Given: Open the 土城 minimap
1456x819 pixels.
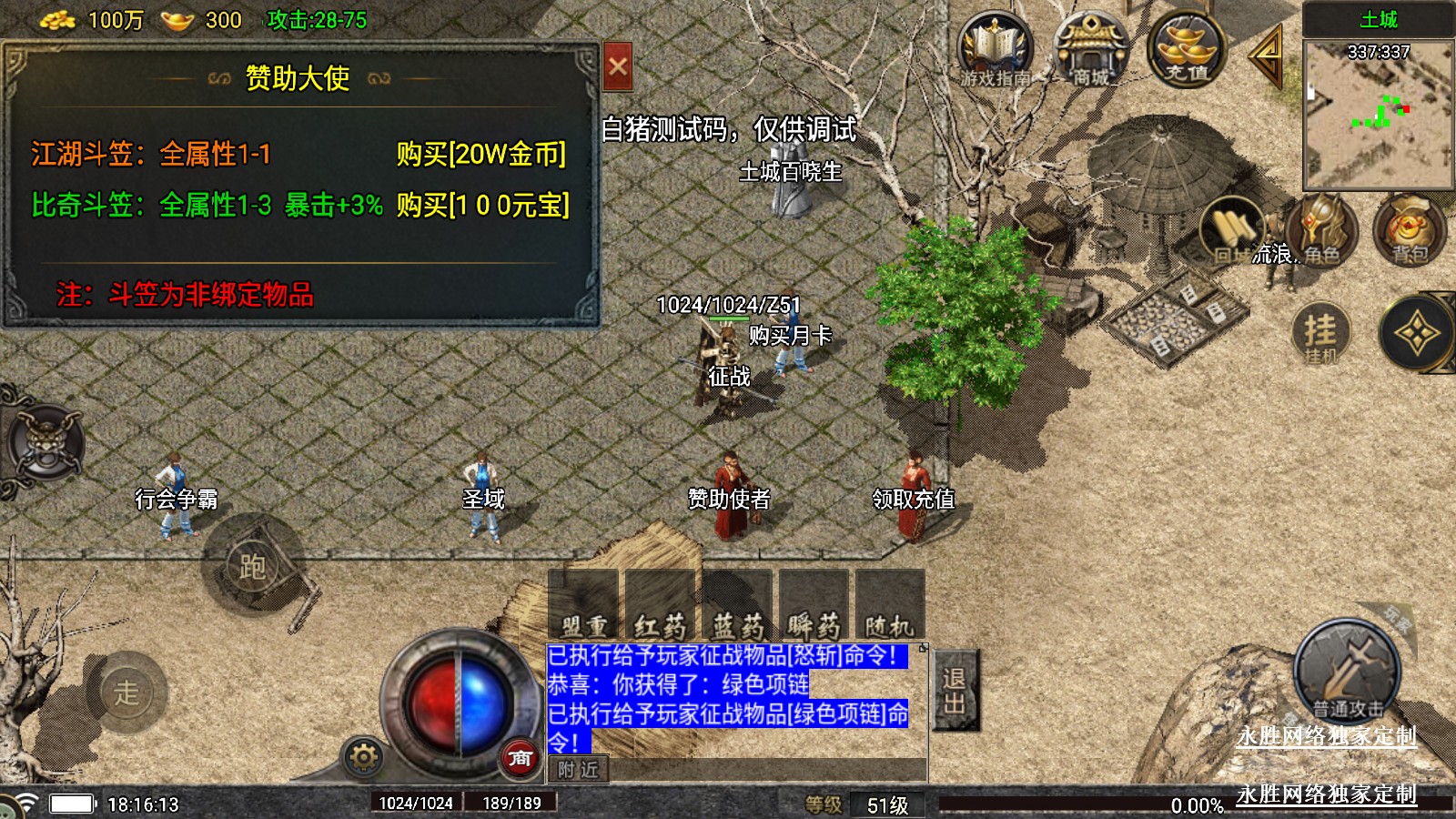Looking at the screenshot, I should (x=1378, y=111).
